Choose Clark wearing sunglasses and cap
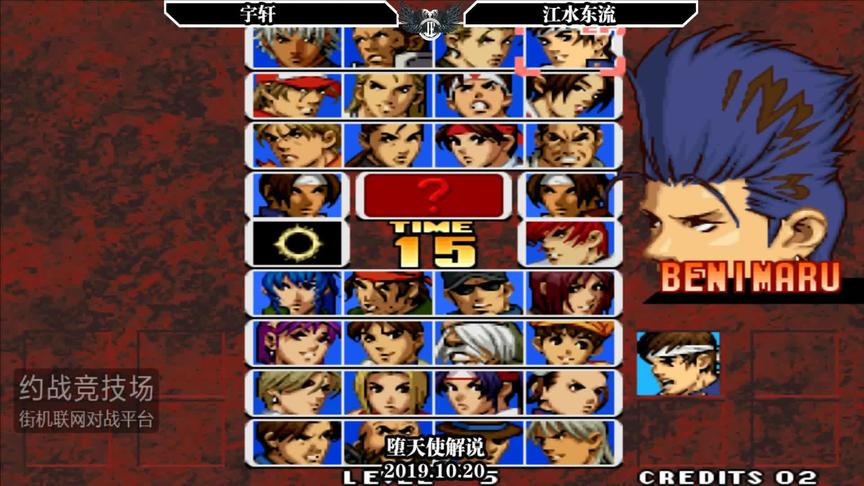Screen dimensions: 864x486 click(480, 294)
